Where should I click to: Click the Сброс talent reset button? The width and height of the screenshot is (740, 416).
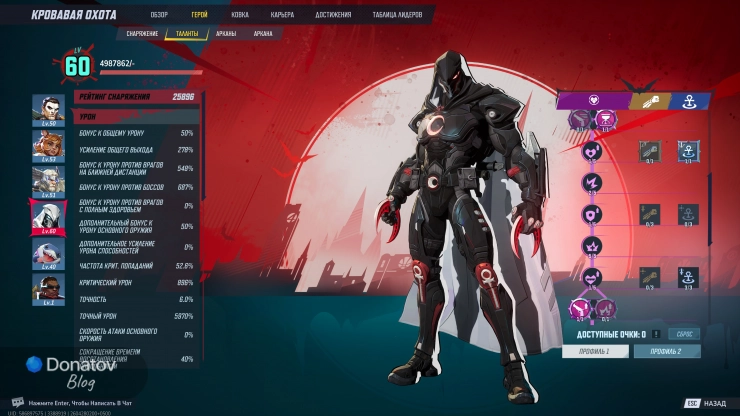684,333
